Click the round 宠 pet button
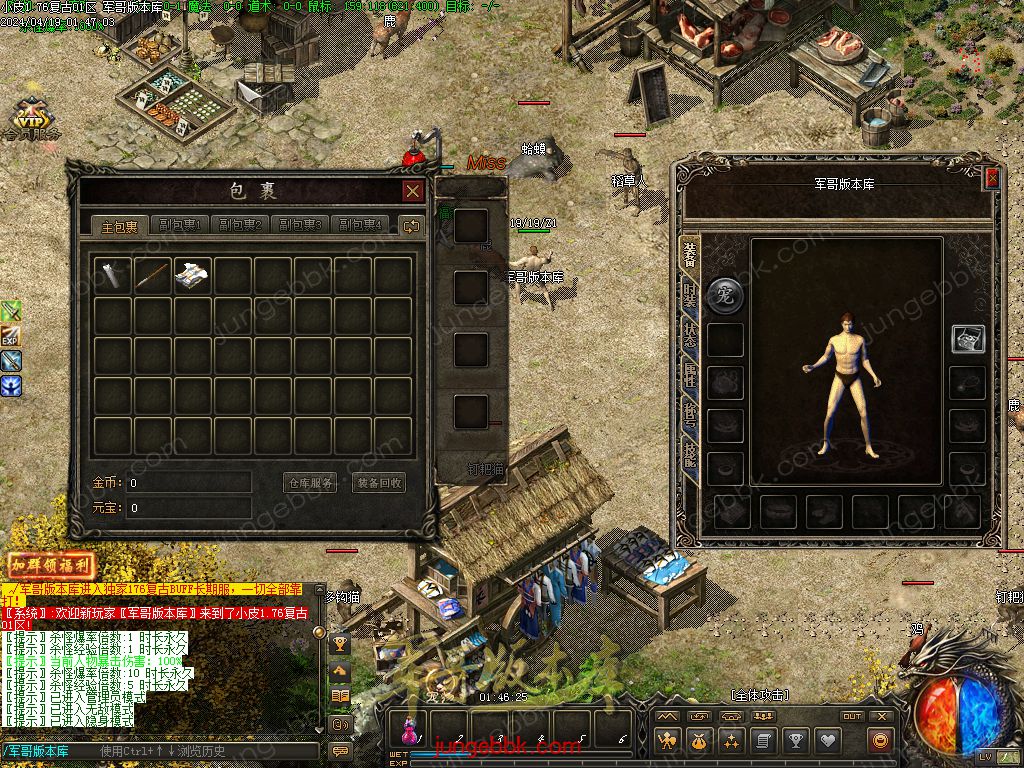Screen dimensions: 1024x768 point(725,295)
